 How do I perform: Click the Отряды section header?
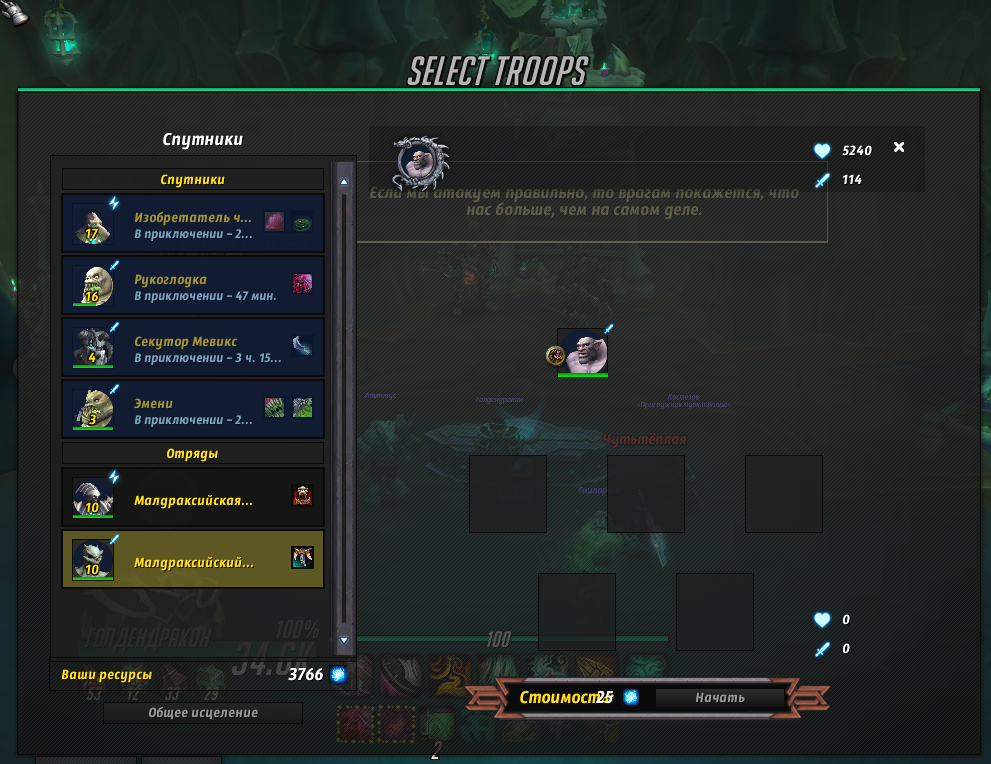193,453
